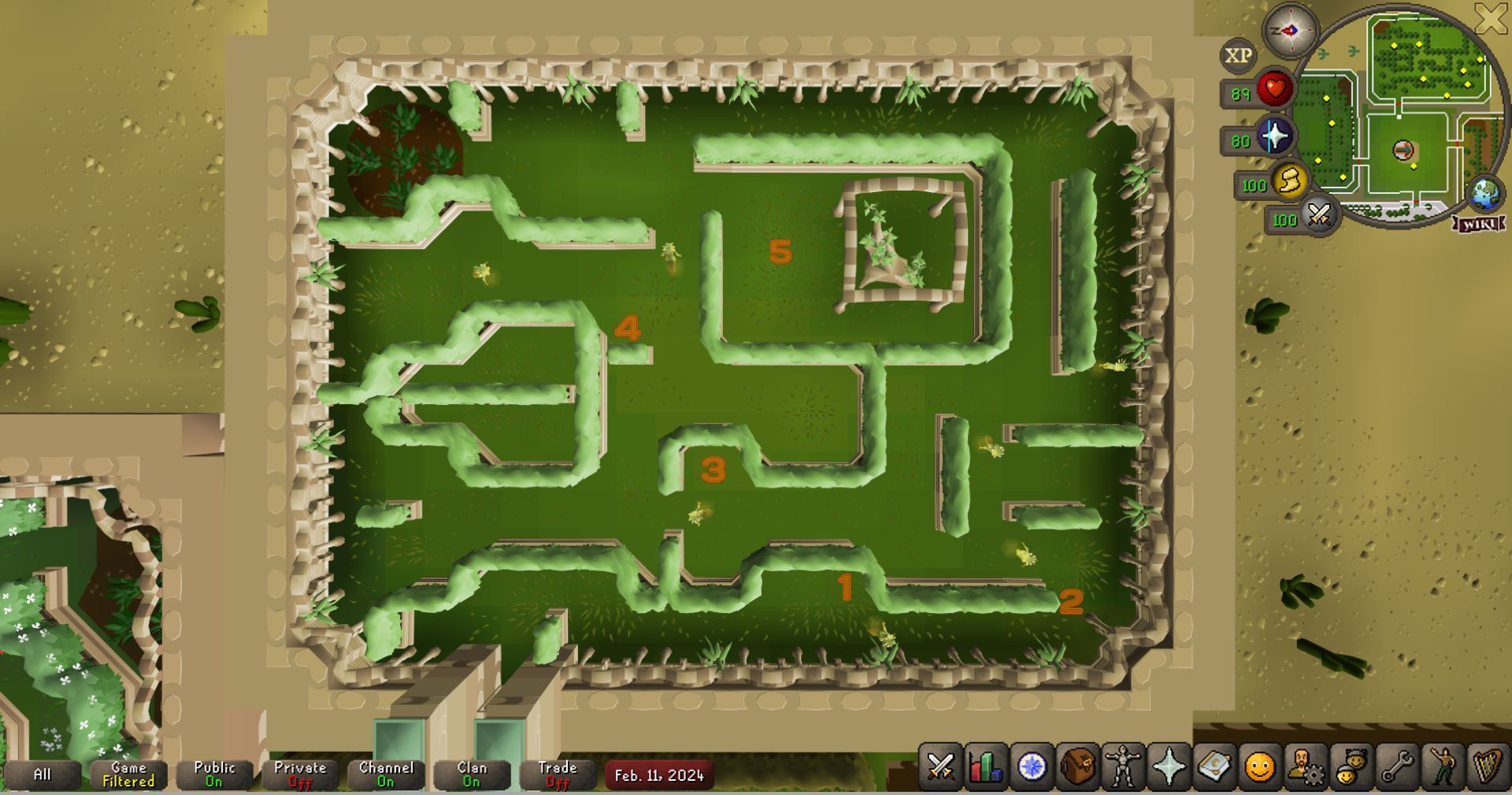Open the Worn Equipment tab

tap(1123, 765)
